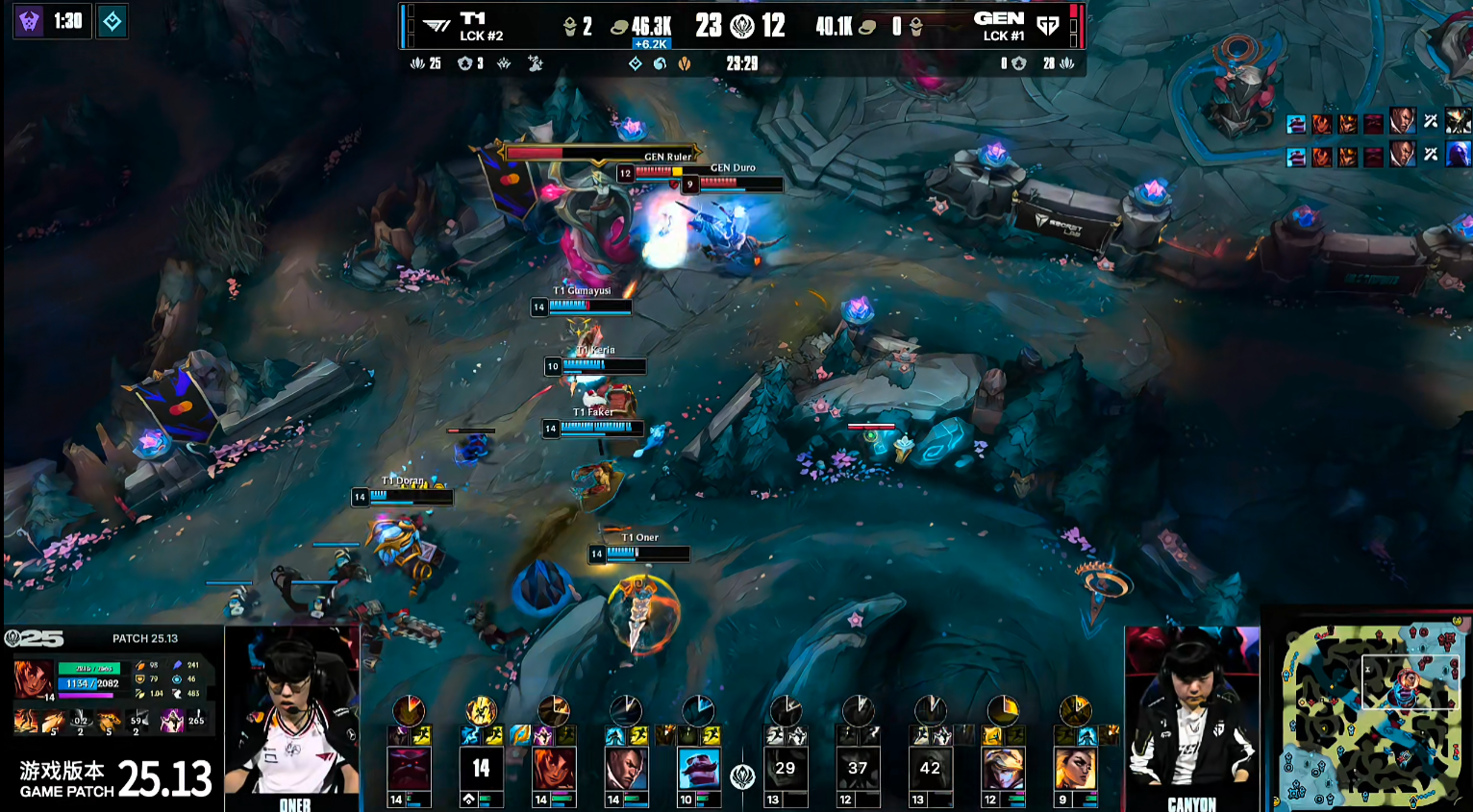Screen dimensions: 1473x812
Task: Click the champion portrait in Oner's stat panel
Action: [x=34, y=680]
